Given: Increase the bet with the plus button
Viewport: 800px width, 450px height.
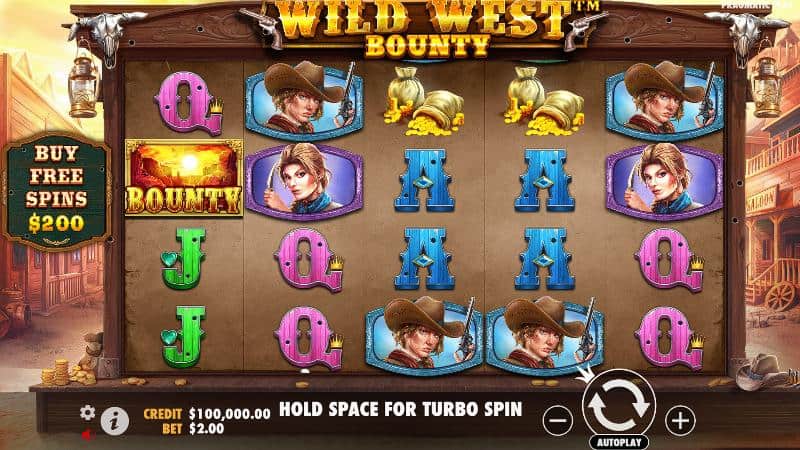Looking at the screenshot, I should point(680,420).
